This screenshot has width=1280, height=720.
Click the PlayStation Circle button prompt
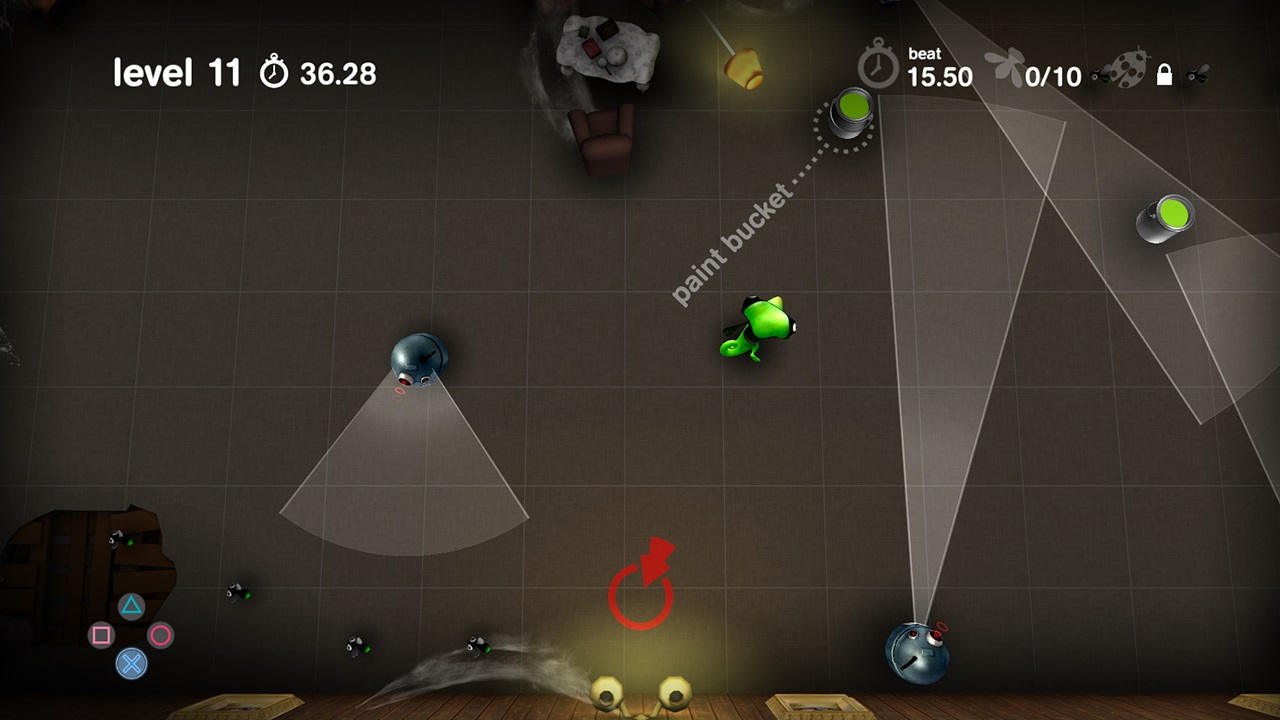tap(160, 636)
